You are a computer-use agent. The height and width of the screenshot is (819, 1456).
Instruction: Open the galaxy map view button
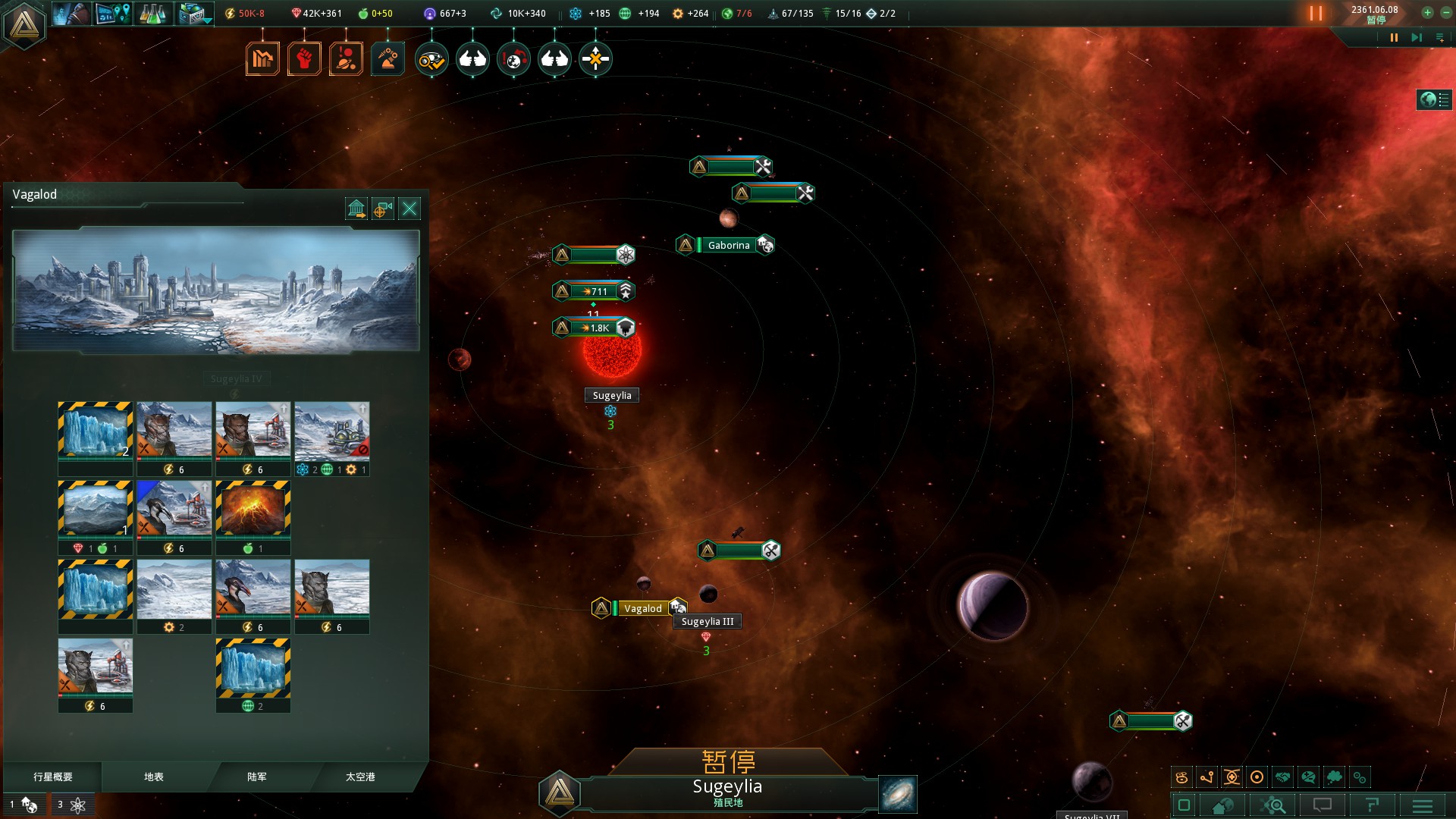point(898,794)
